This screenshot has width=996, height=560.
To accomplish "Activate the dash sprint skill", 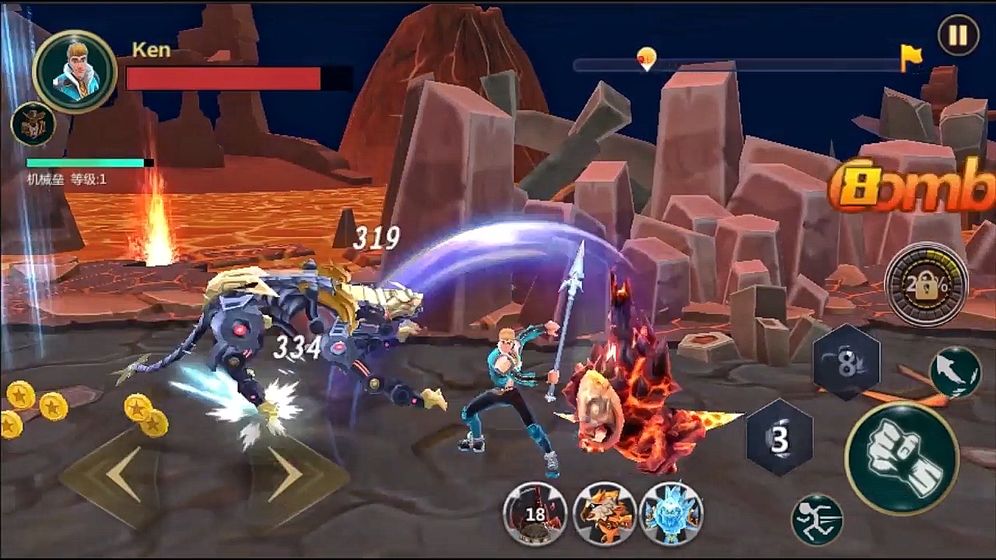I will [x=817, y=520].
